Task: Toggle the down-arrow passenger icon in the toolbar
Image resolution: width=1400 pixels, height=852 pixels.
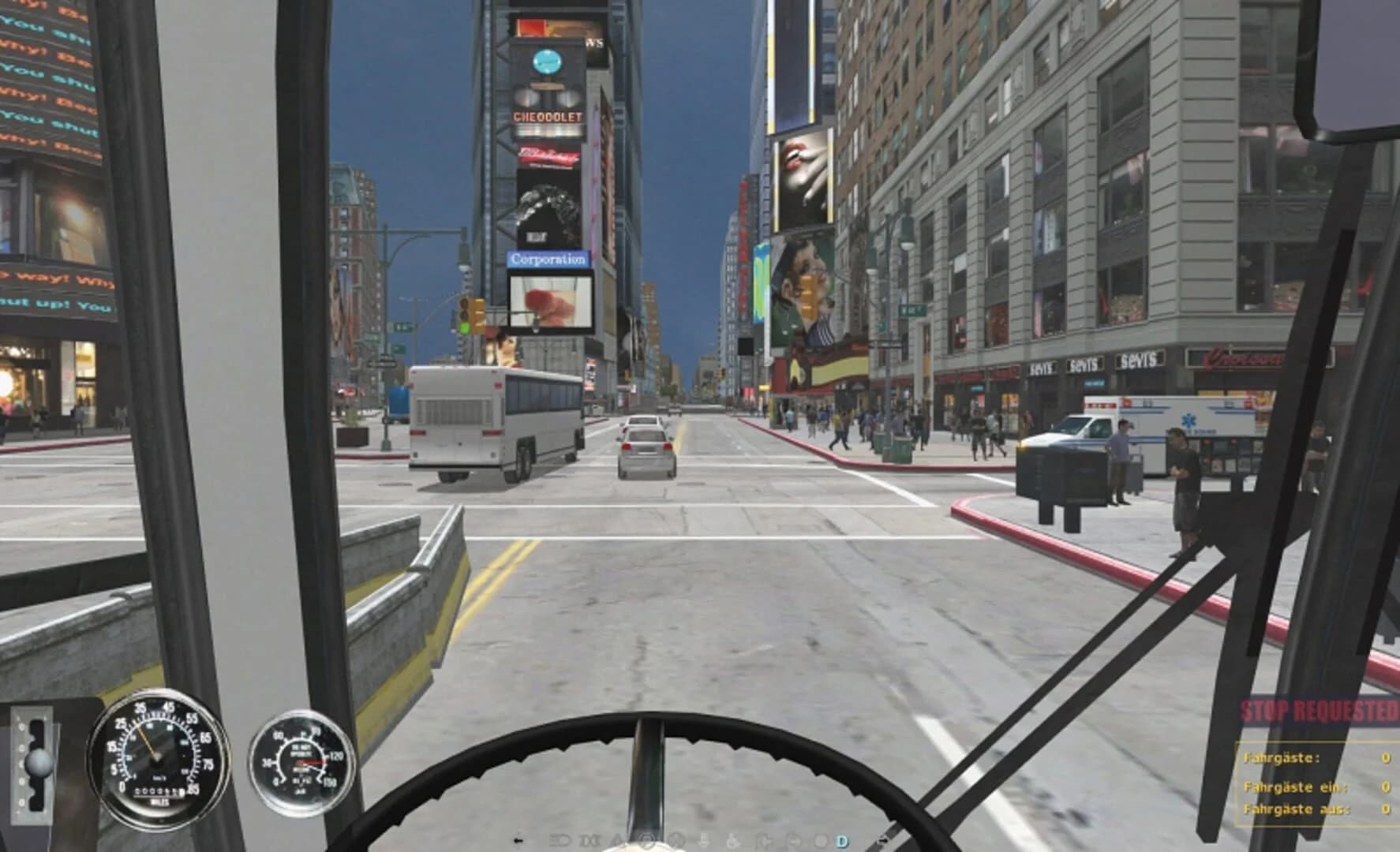Action: (x=703, y=840)
